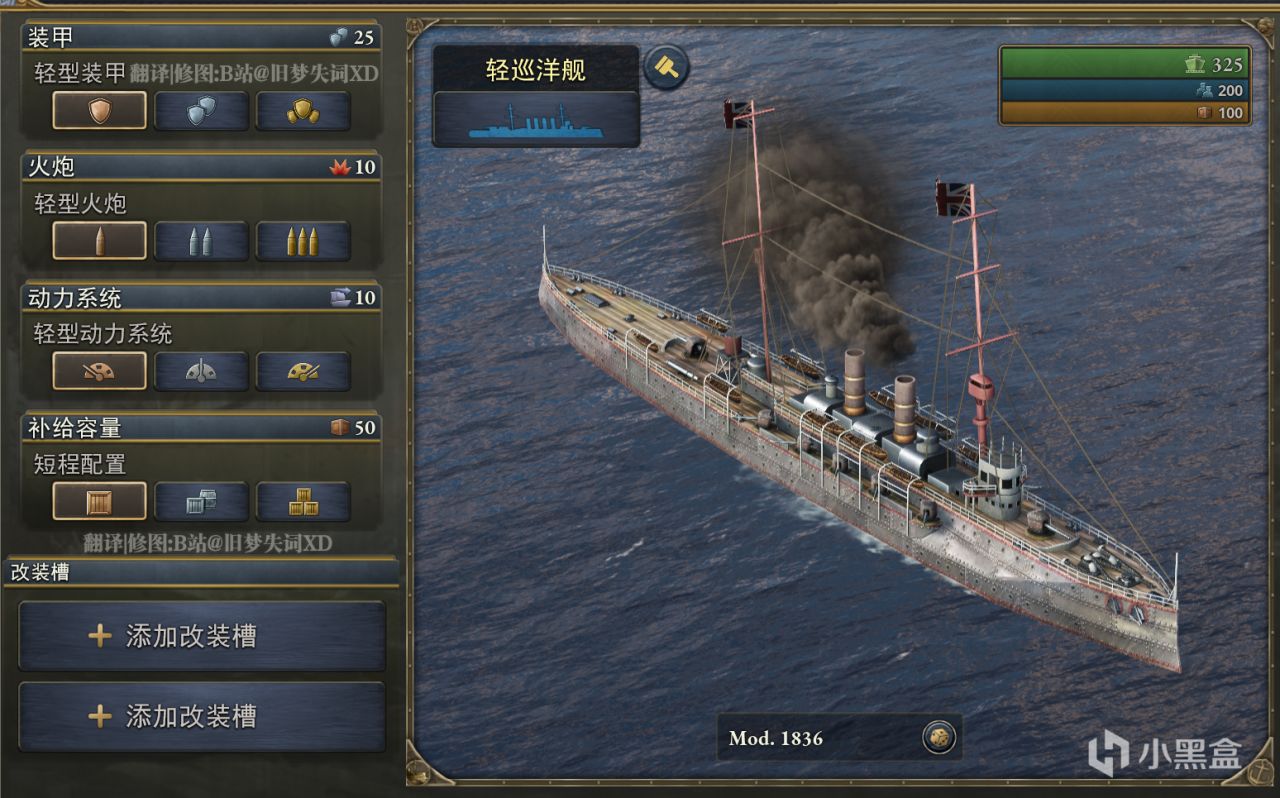Screen dimensions: 1280x798
Task: Pick the triple gold shield armor option
Action: click(303, 111)
